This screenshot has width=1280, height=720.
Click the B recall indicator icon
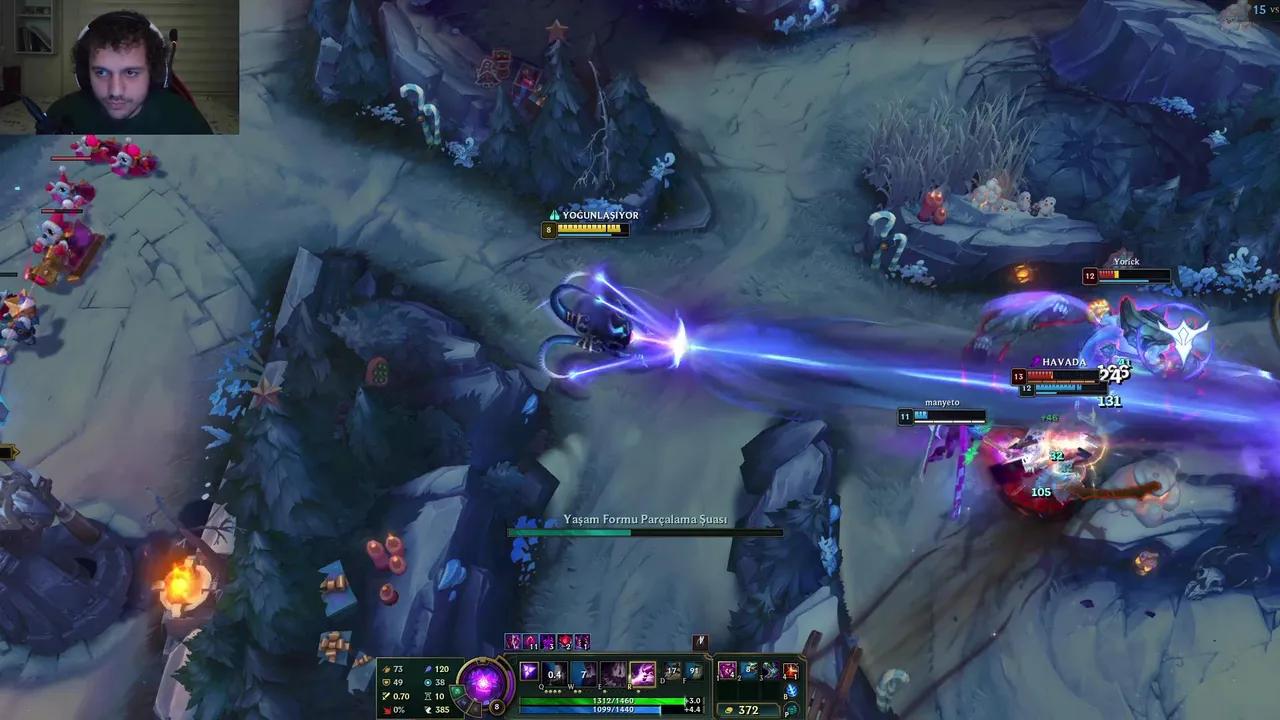[x=790, y=690]
